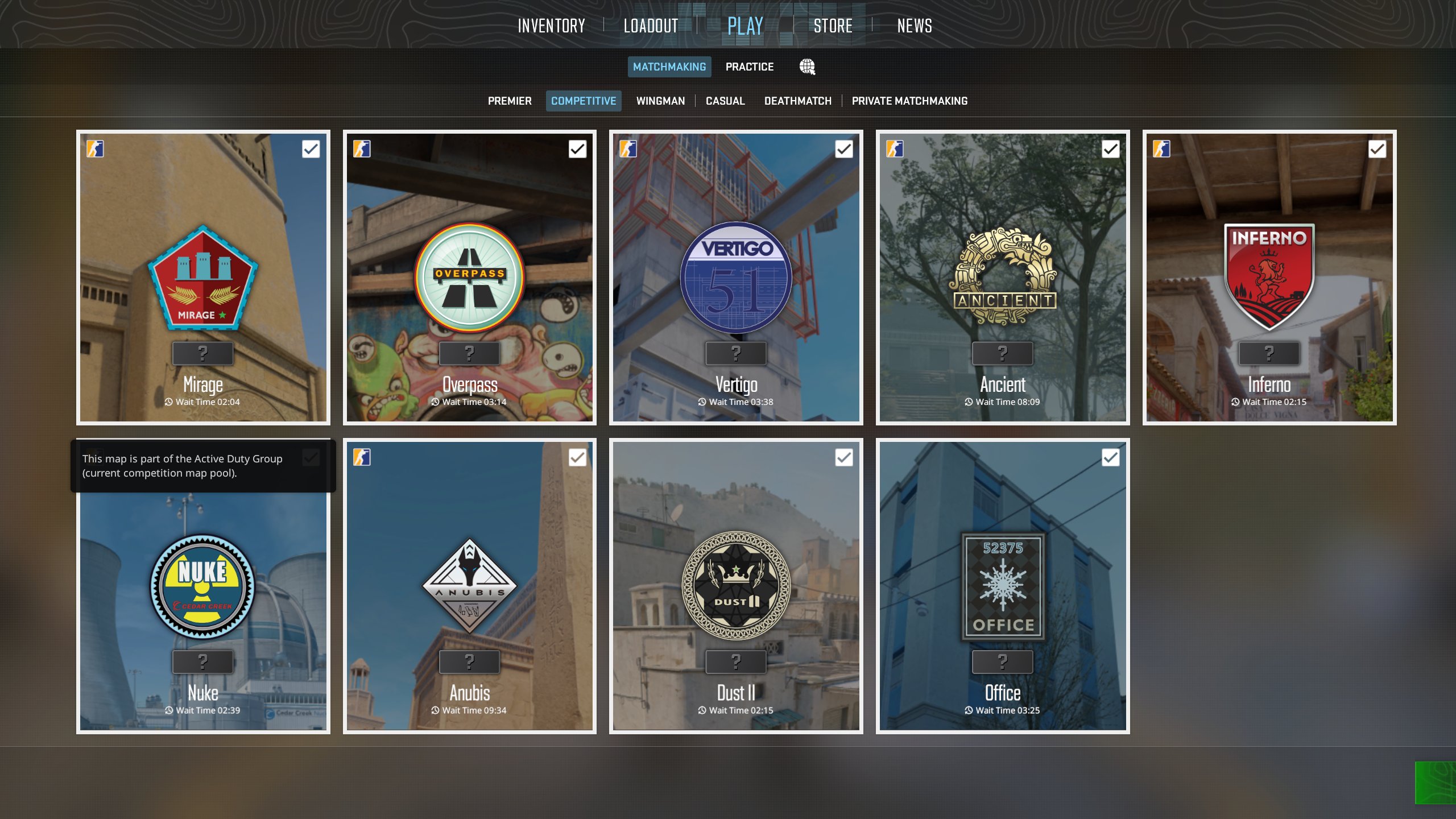Open the Inventory menu
Viewport: 1456px width, 819px height.
[x=551, y=26]
